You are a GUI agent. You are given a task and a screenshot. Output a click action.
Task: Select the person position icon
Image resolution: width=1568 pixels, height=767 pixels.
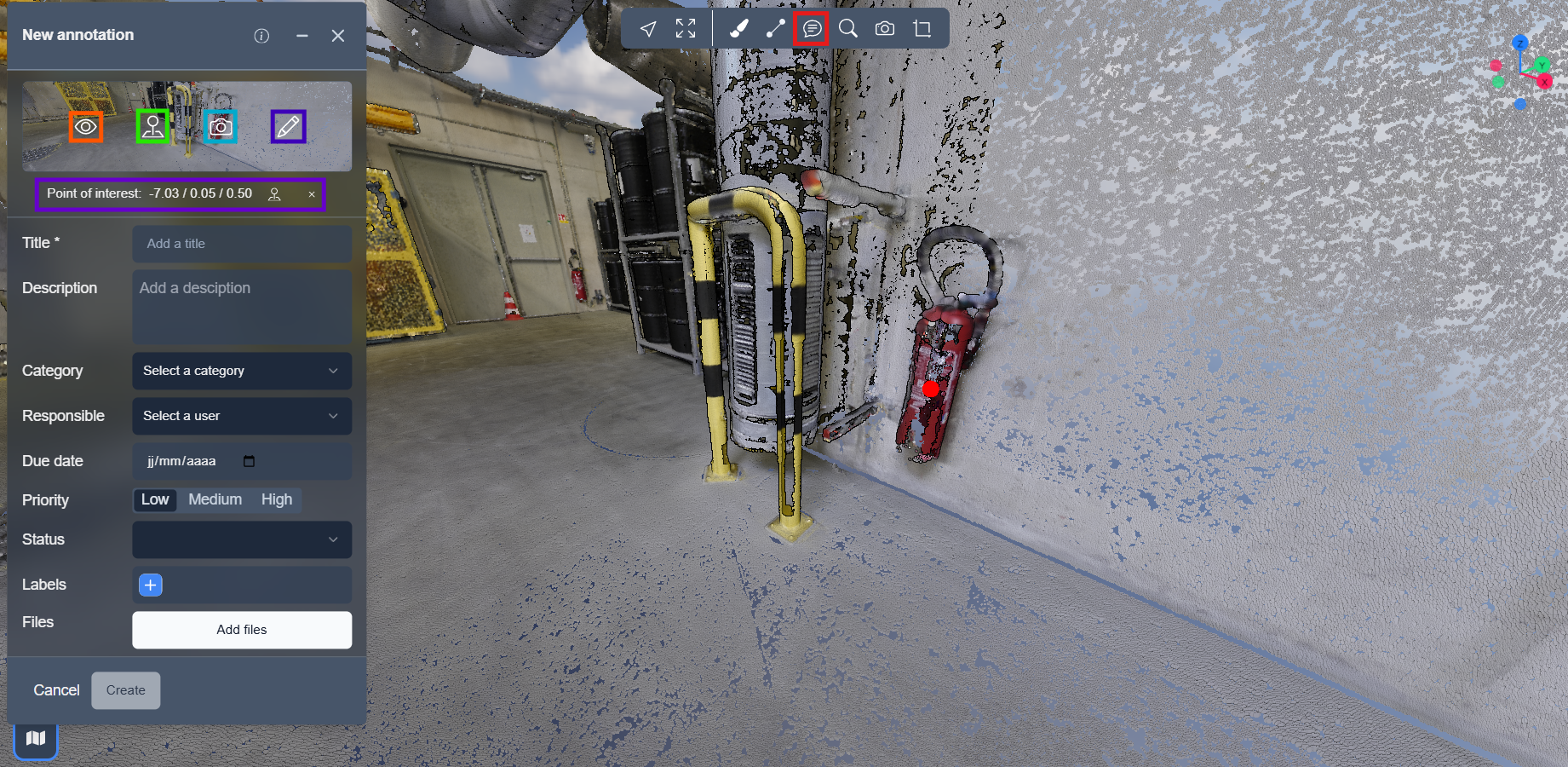coord(153,127)
